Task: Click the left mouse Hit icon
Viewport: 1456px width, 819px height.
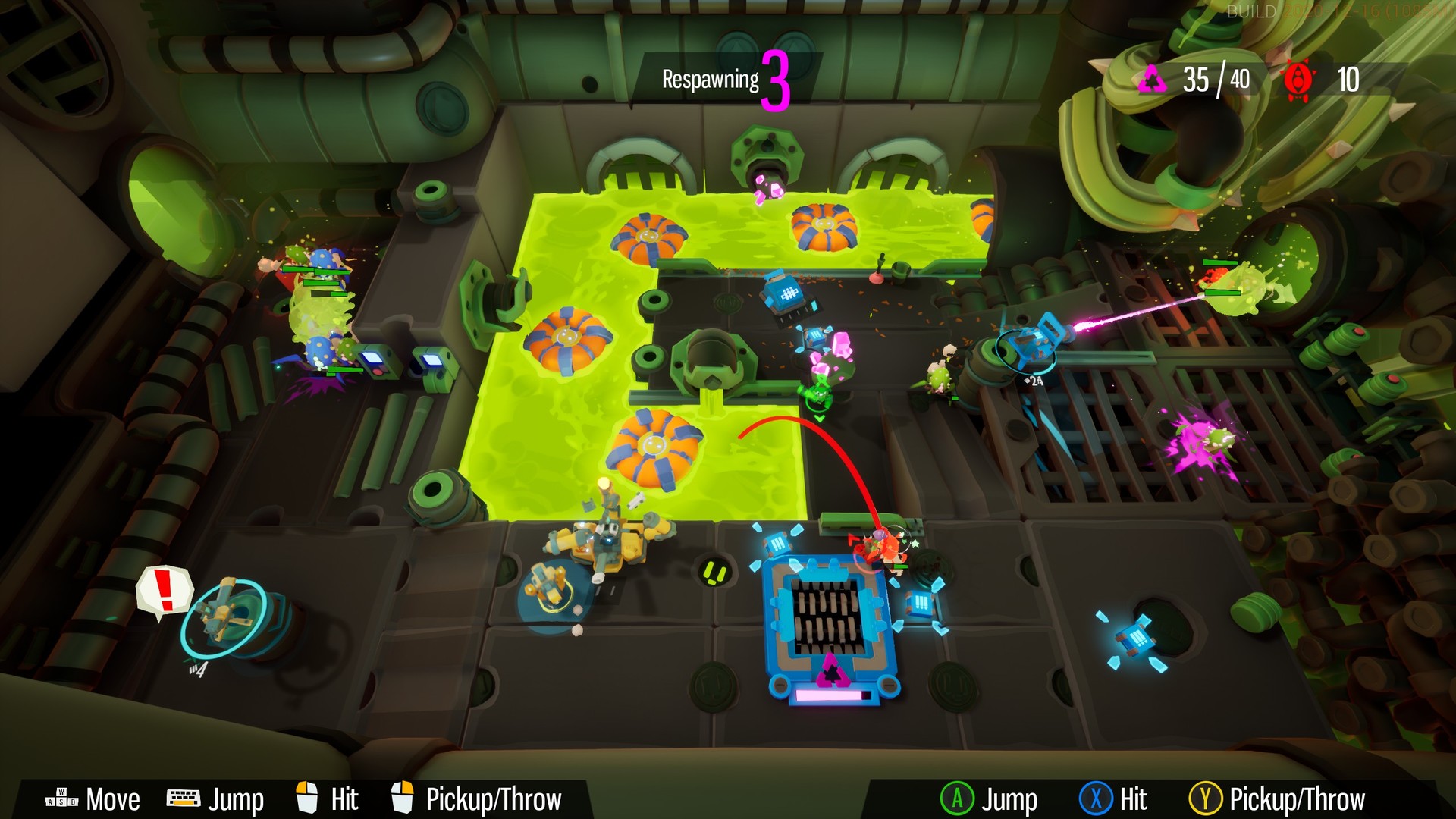Action: click(x=307, y=796)
